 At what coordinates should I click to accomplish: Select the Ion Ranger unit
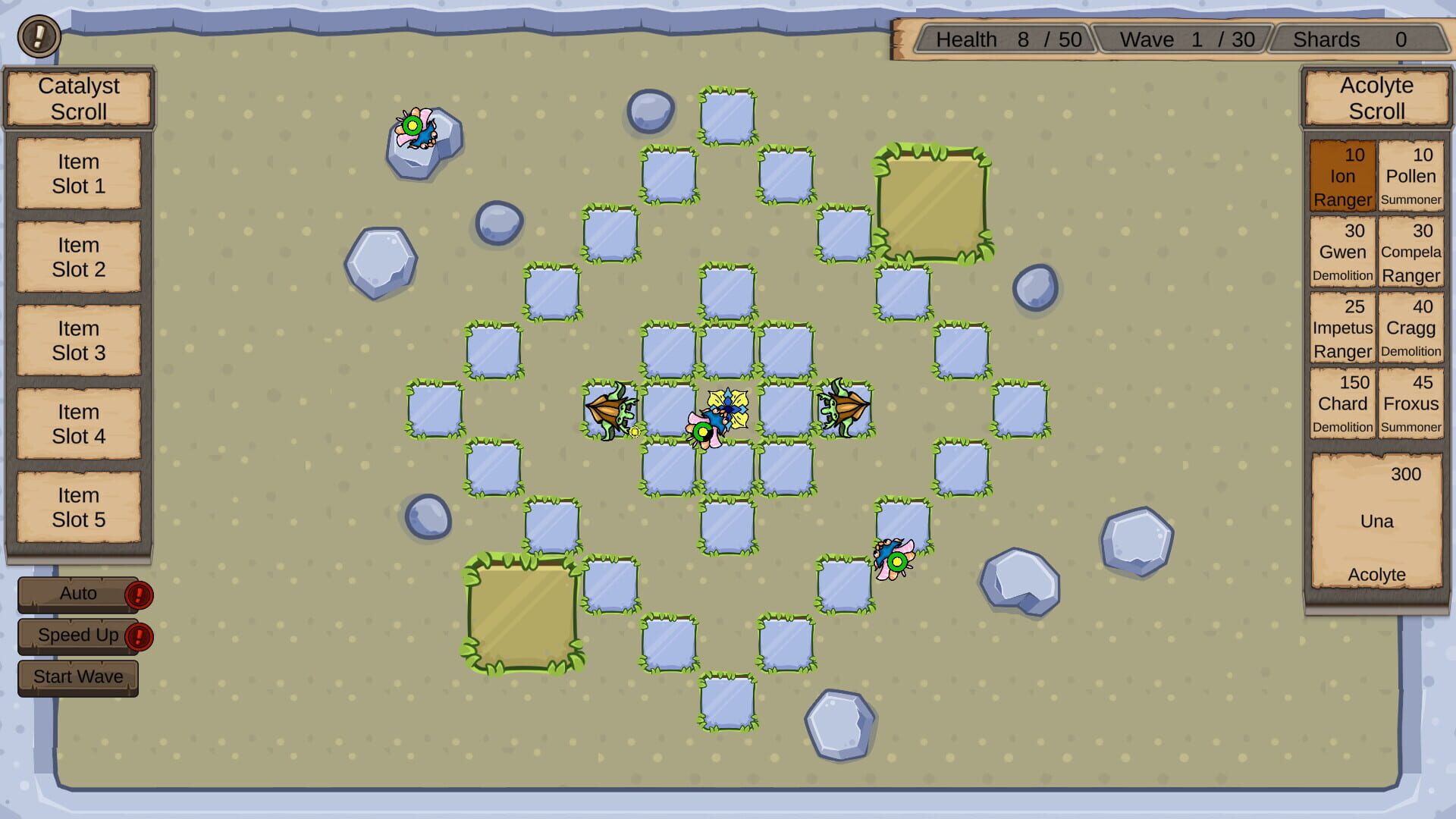coord(1342,176)
